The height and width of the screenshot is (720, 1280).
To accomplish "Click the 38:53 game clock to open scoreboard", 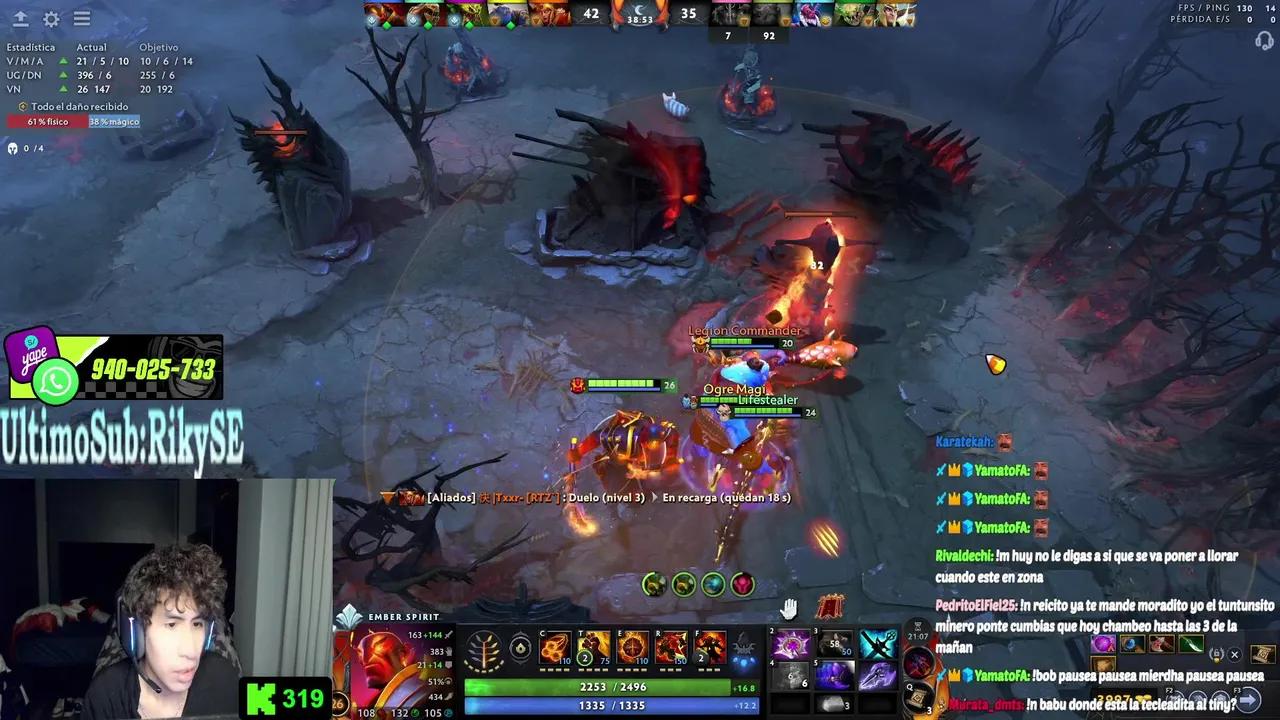I will pos(640,17).
